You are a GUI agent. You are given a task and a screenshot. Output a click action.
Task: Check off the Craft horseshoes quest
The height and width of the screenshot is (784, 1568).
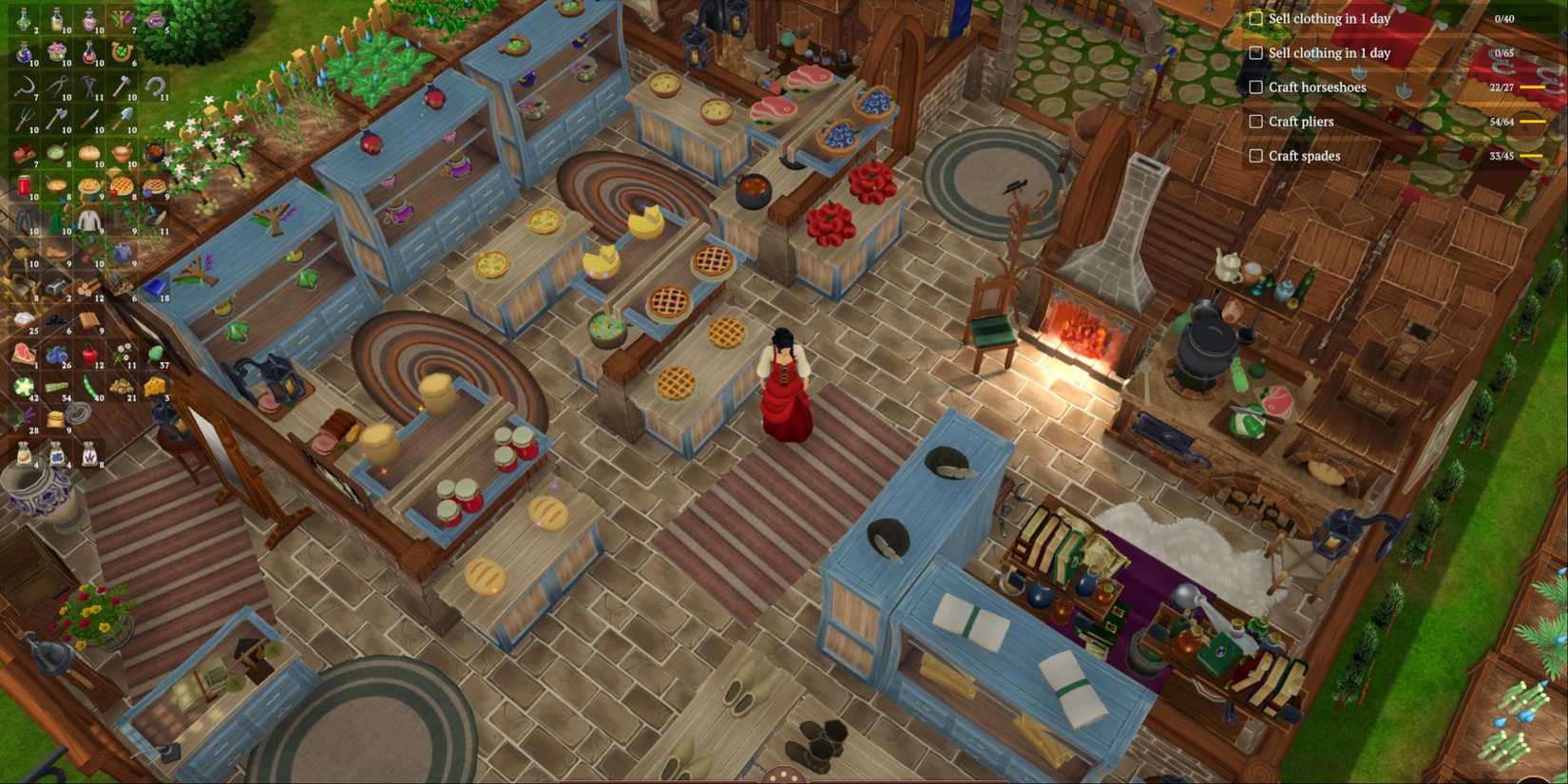[x=1254, y=86]
